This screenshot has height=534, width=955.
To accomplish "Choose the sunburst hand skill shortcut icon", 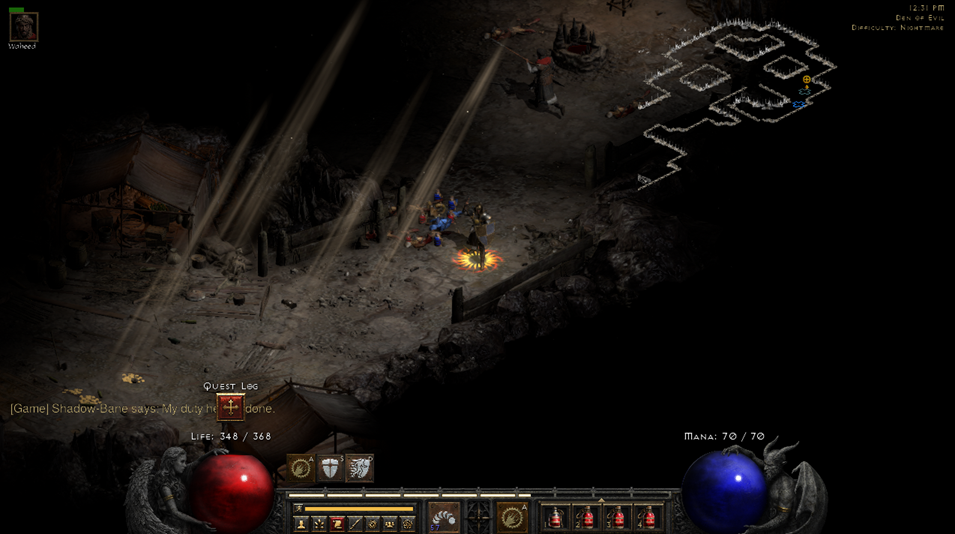I will click(x=301, y=468).
